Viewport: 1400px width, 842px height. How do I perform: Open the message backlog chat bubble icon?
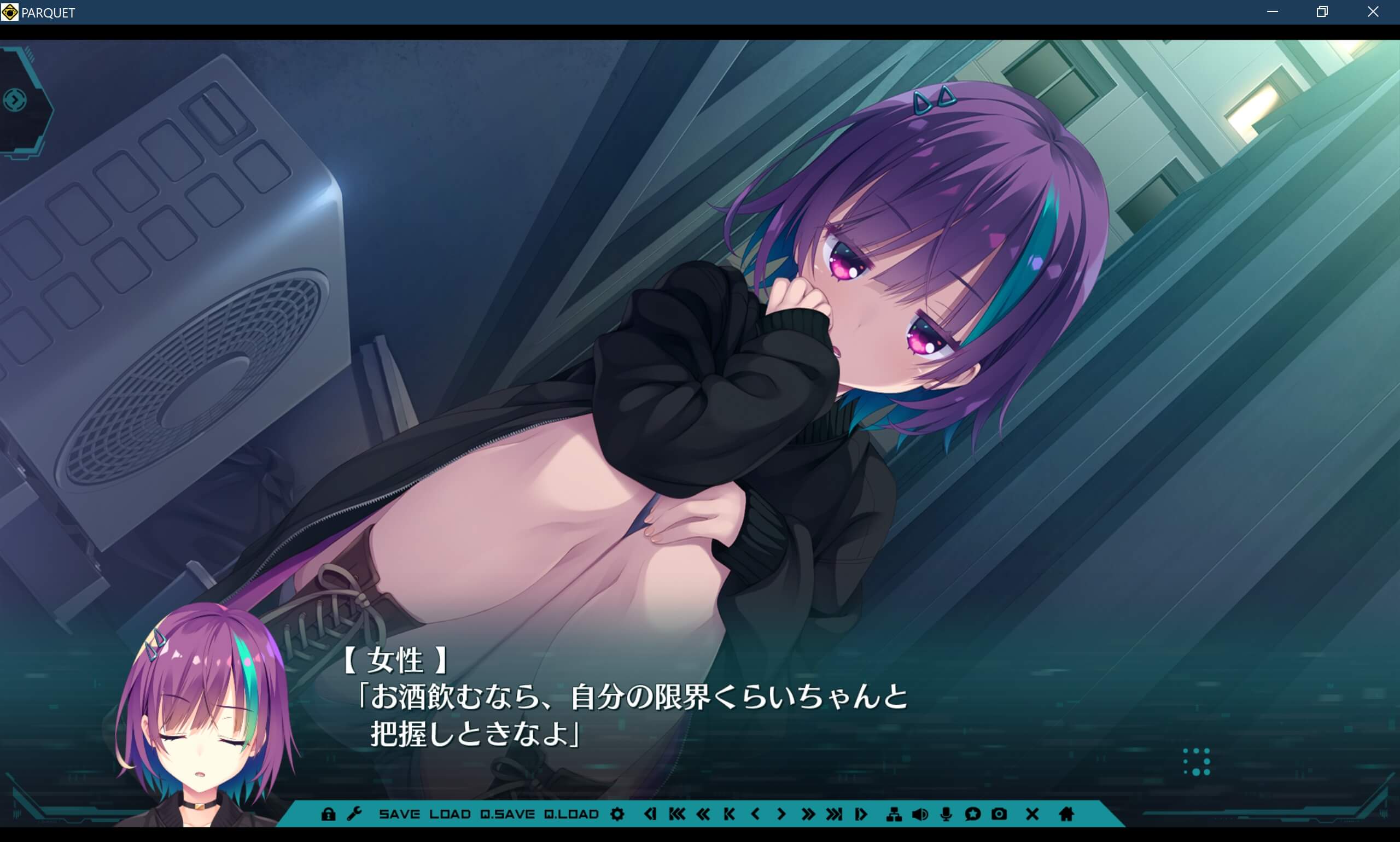point(972,815)
